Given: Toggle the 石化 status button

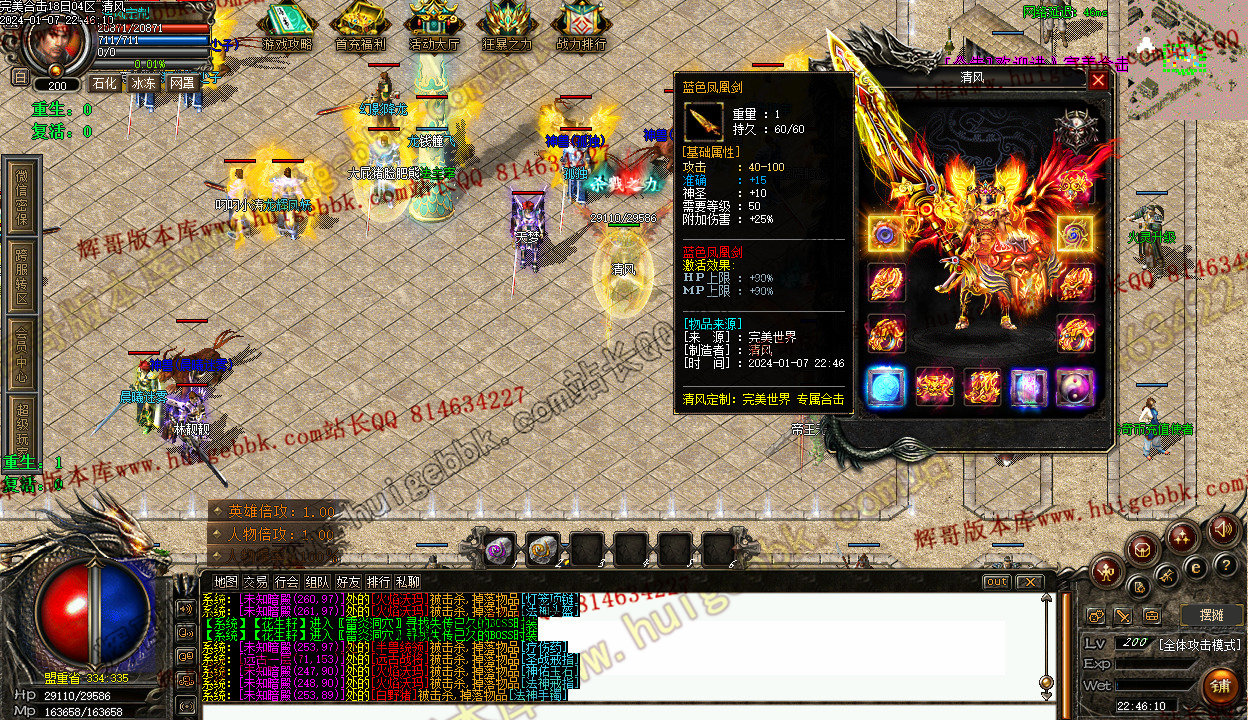Looking at the screenshot, I should (x=104, y=83).
